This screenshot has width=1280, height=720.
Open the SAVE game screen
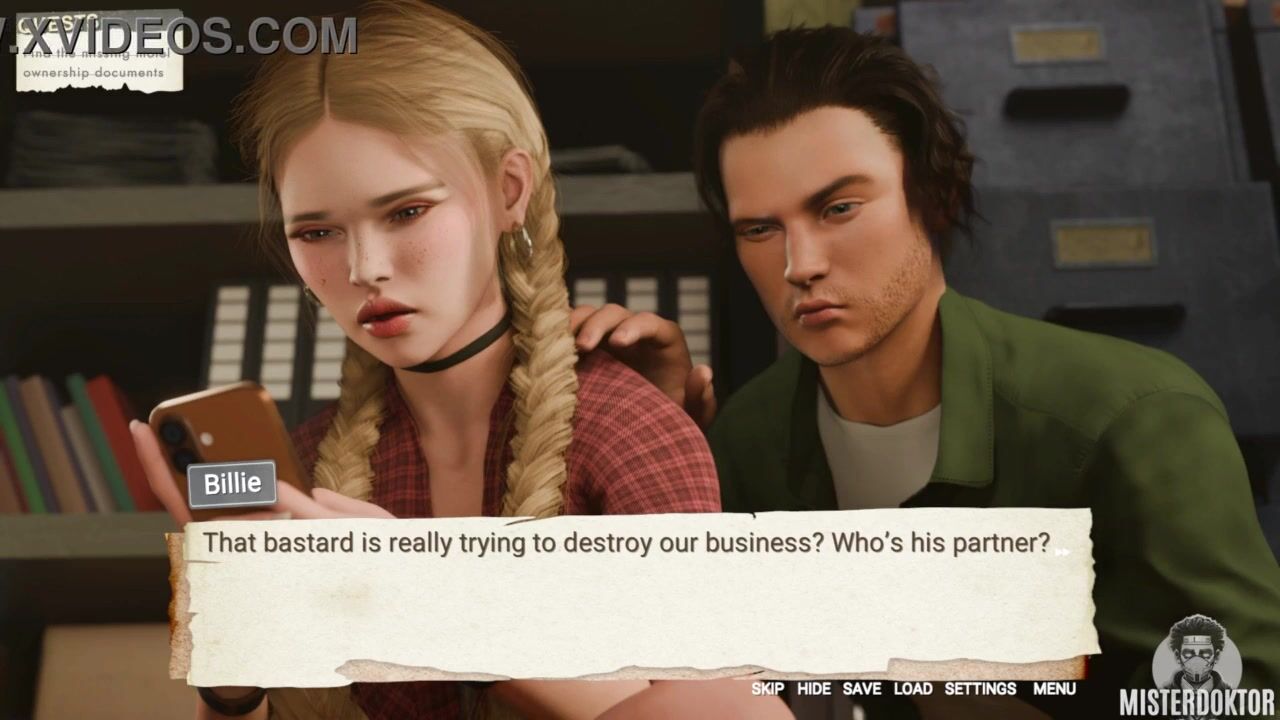pyautogui.click(x=861, y=689)
